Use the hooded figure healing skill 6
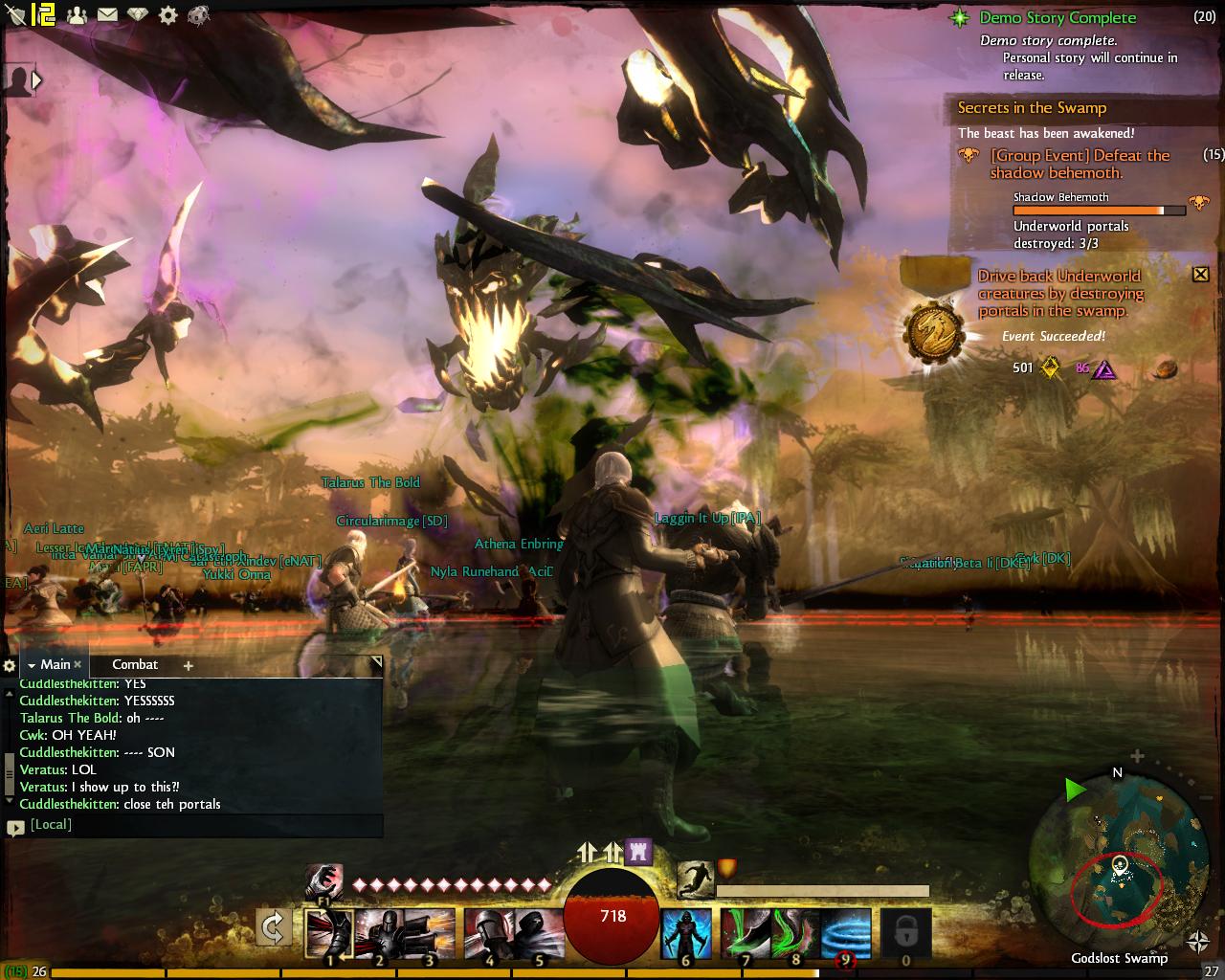 pyautogui.click(x=686, y=933)
